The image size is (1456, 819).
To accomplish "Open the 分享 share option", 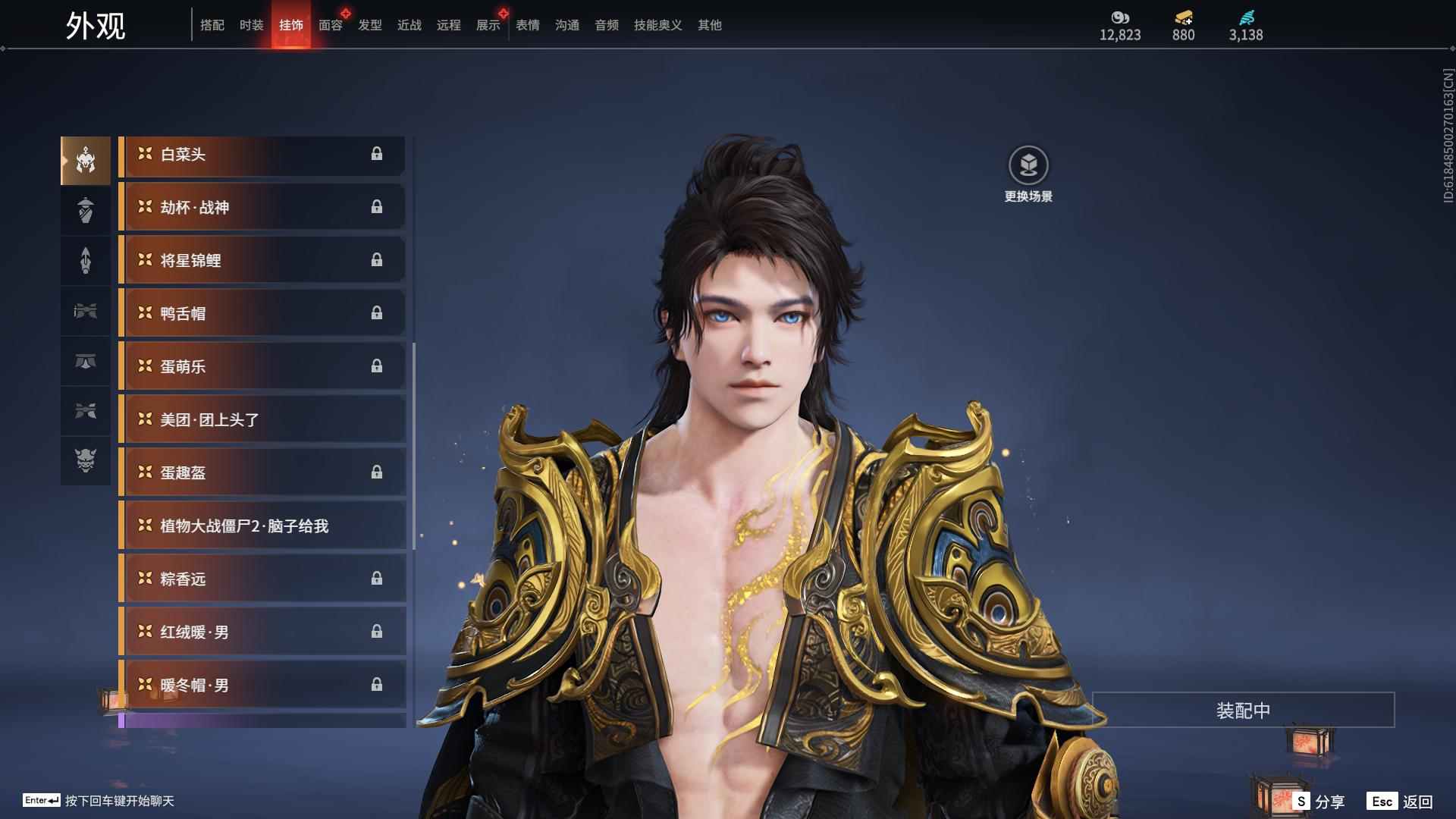I will pos(1319,802).
